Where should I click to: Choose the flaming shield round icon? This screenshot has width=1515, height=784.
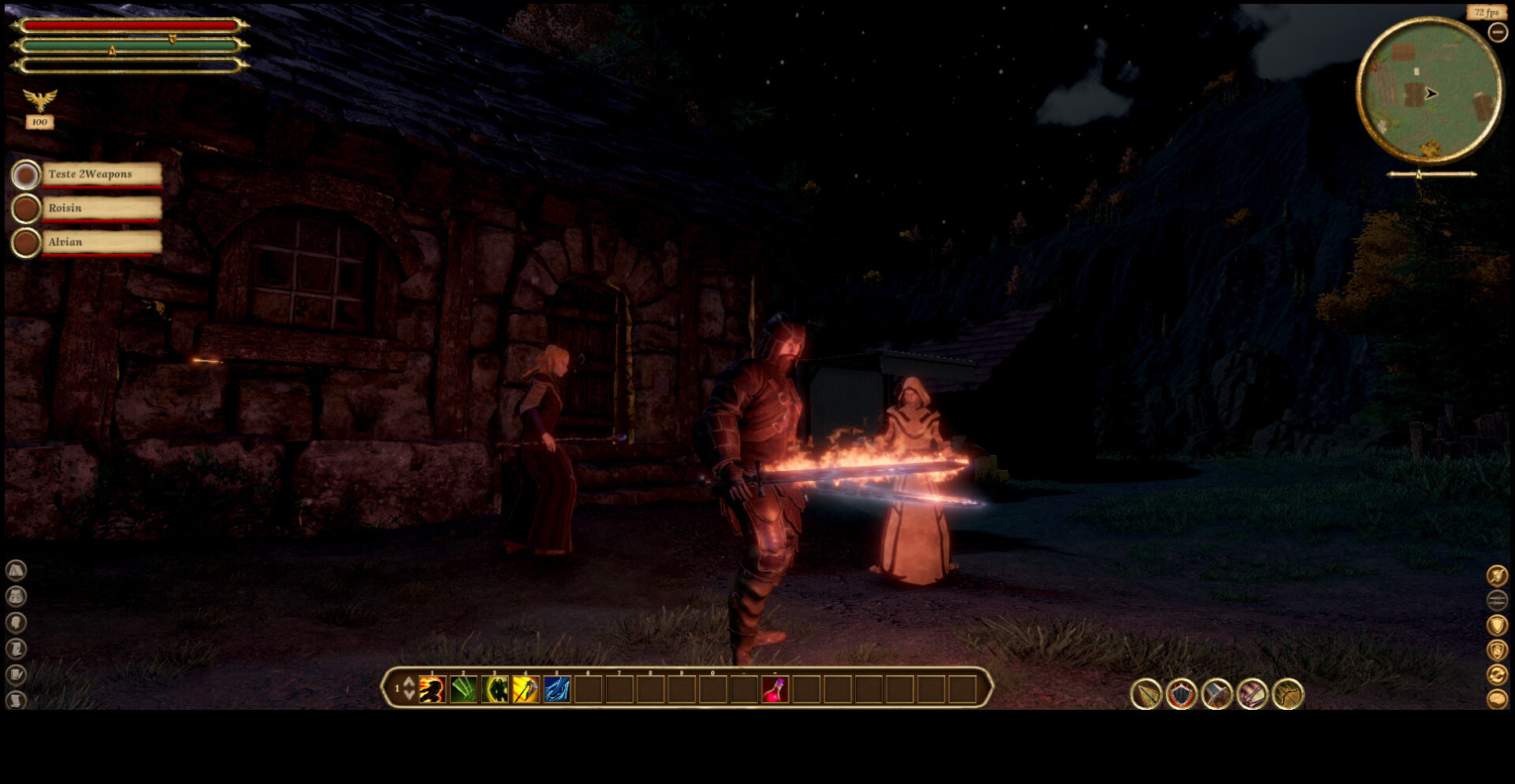(x=1181, y=695)
